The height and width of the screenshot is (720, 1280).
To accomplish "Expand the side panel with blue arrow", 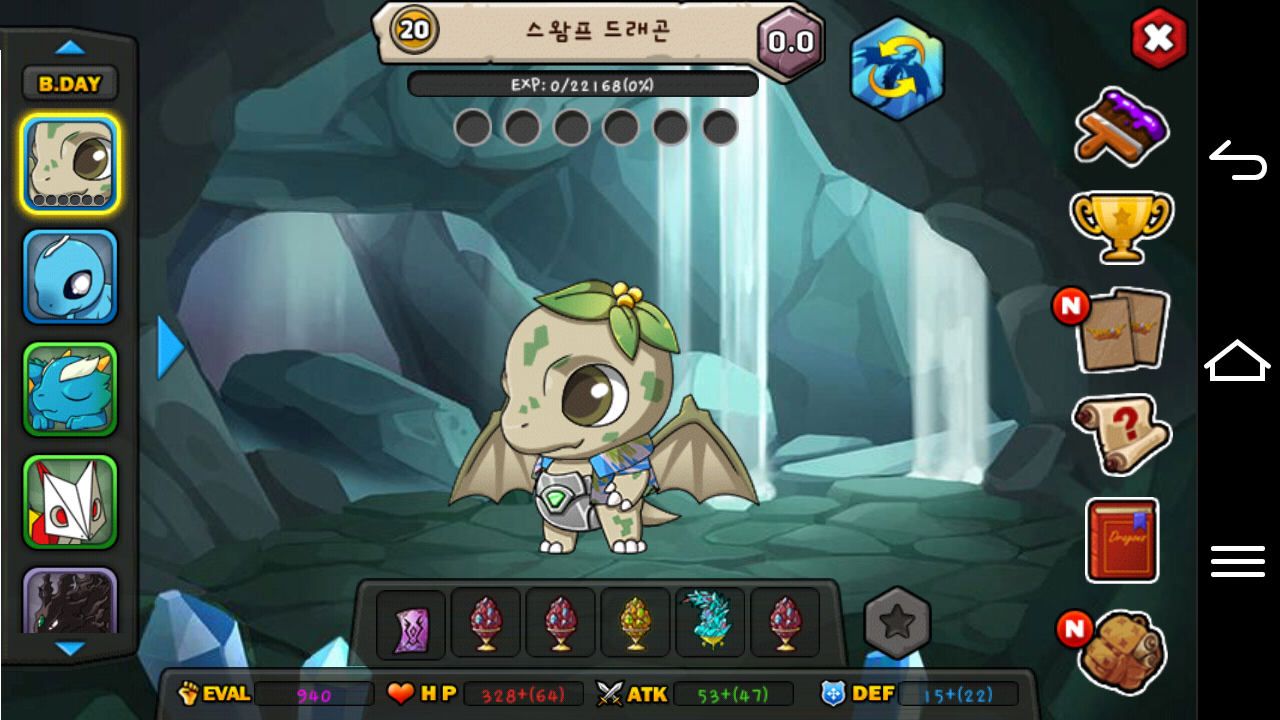I will (x=171, y=348).
